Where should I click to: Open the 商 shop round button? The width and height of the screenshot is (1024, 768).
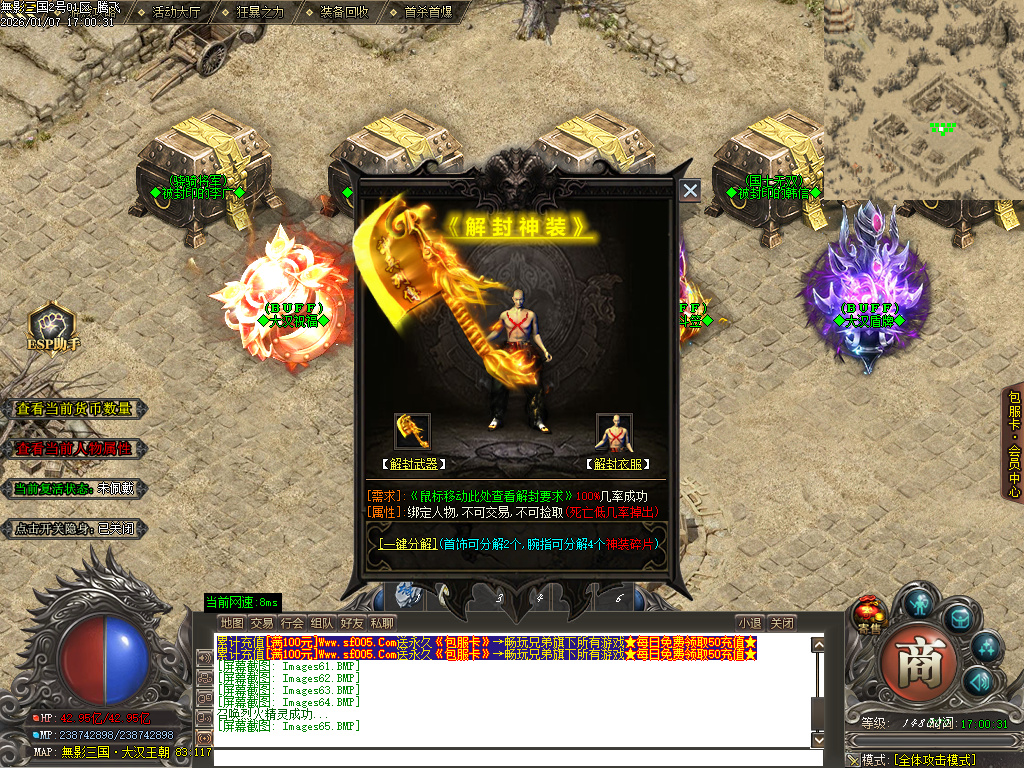point(918,661)
